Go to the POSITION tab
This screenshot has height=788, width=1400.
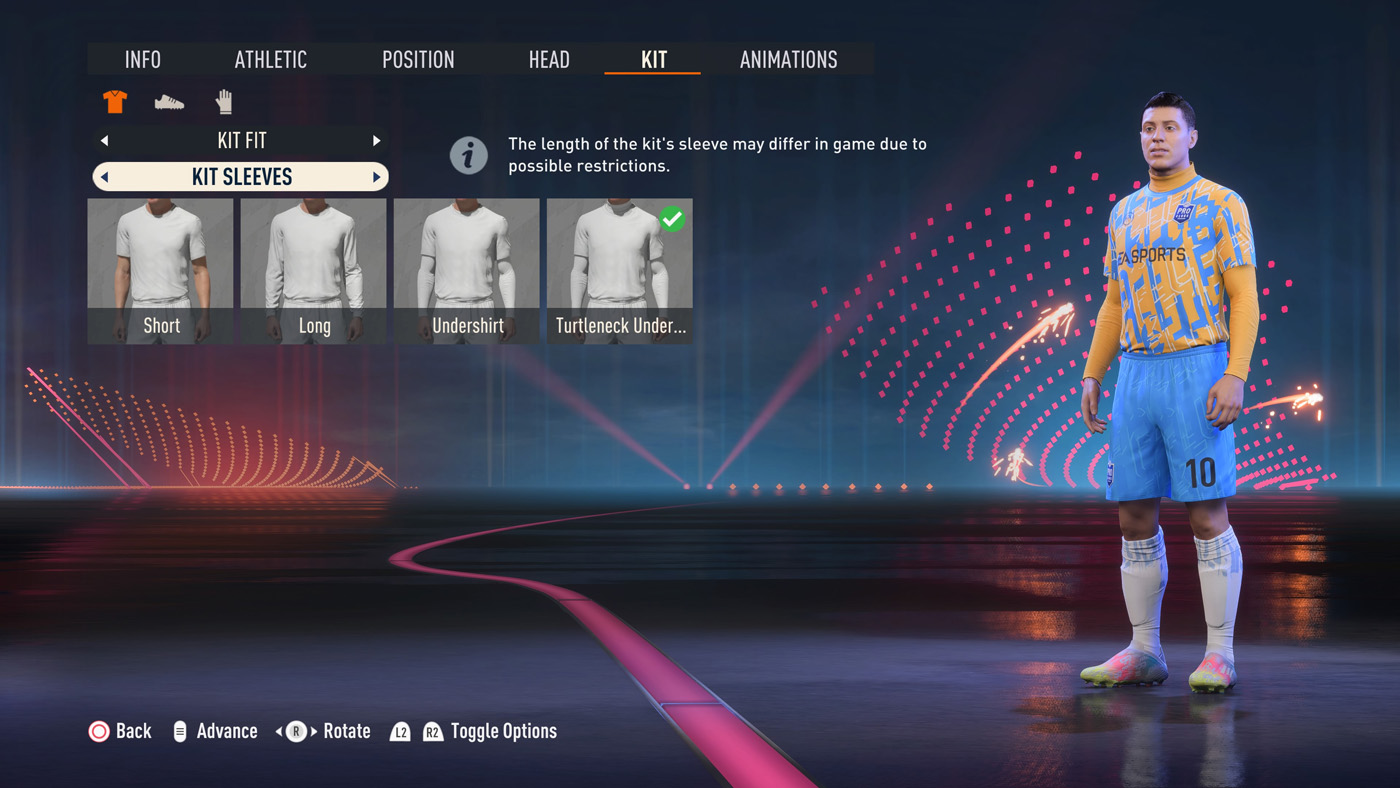pyautogui.click(x=418, y=60)
